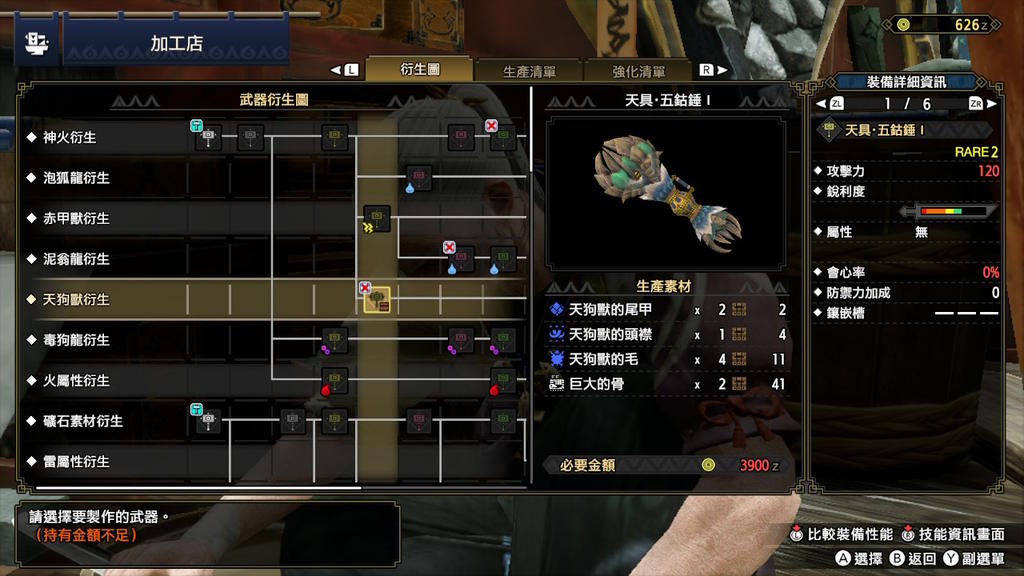Select the highlighted 天具·五鈷鍾 weapon node

click(x=377, y=299)
